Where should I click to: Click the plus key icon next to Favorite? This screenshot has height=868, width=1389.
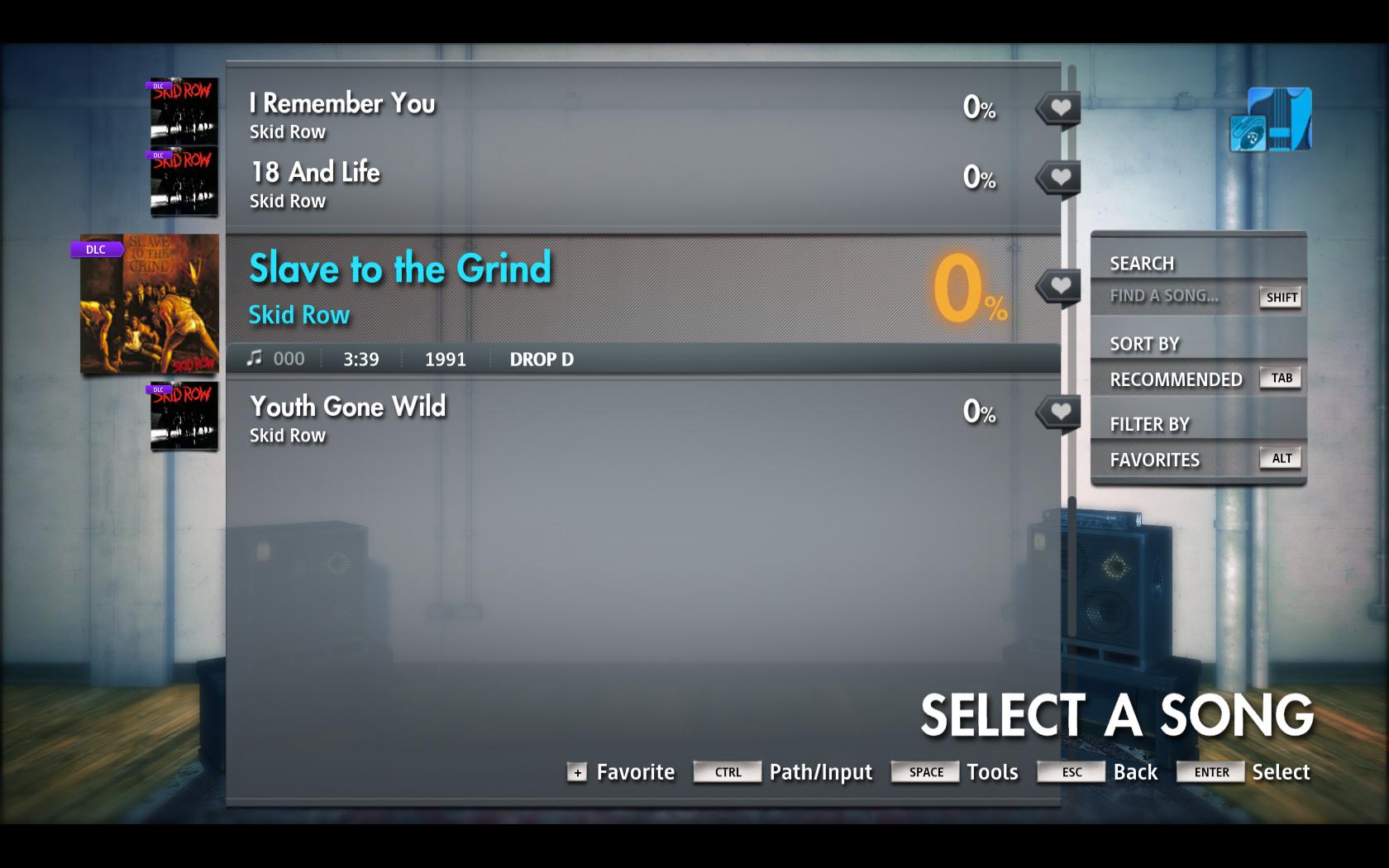pos(575,774)
